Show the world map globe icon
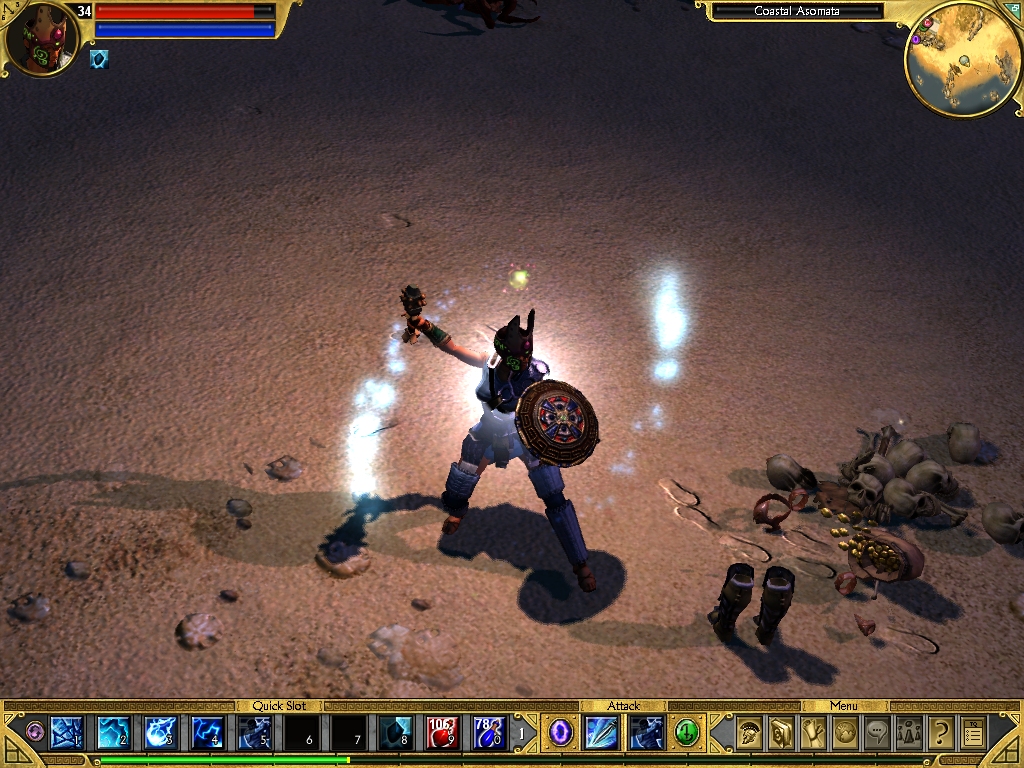Image resolution: width=1024 pixels, height=768 pixels. (845, 734)
